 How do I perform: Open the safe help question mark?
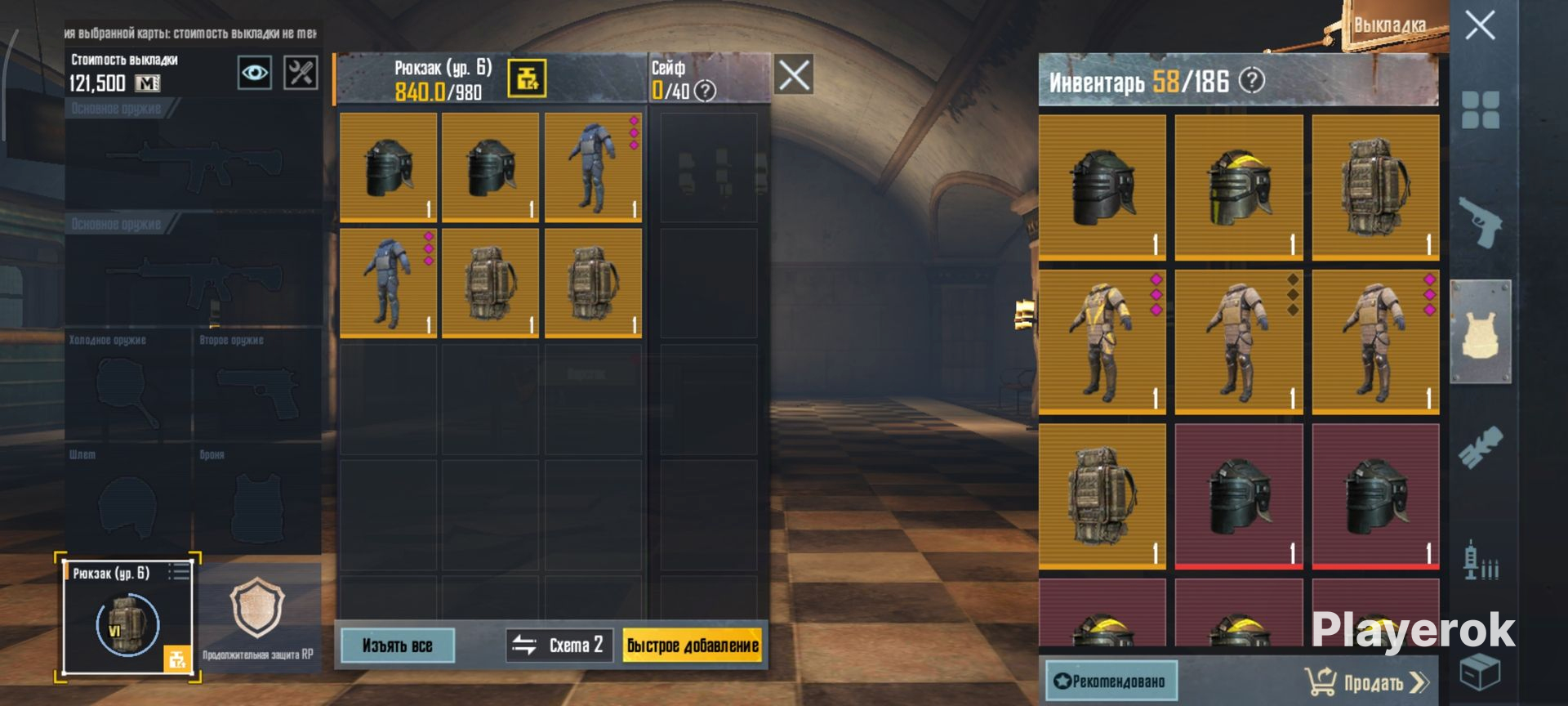click(x=705, y=91)
